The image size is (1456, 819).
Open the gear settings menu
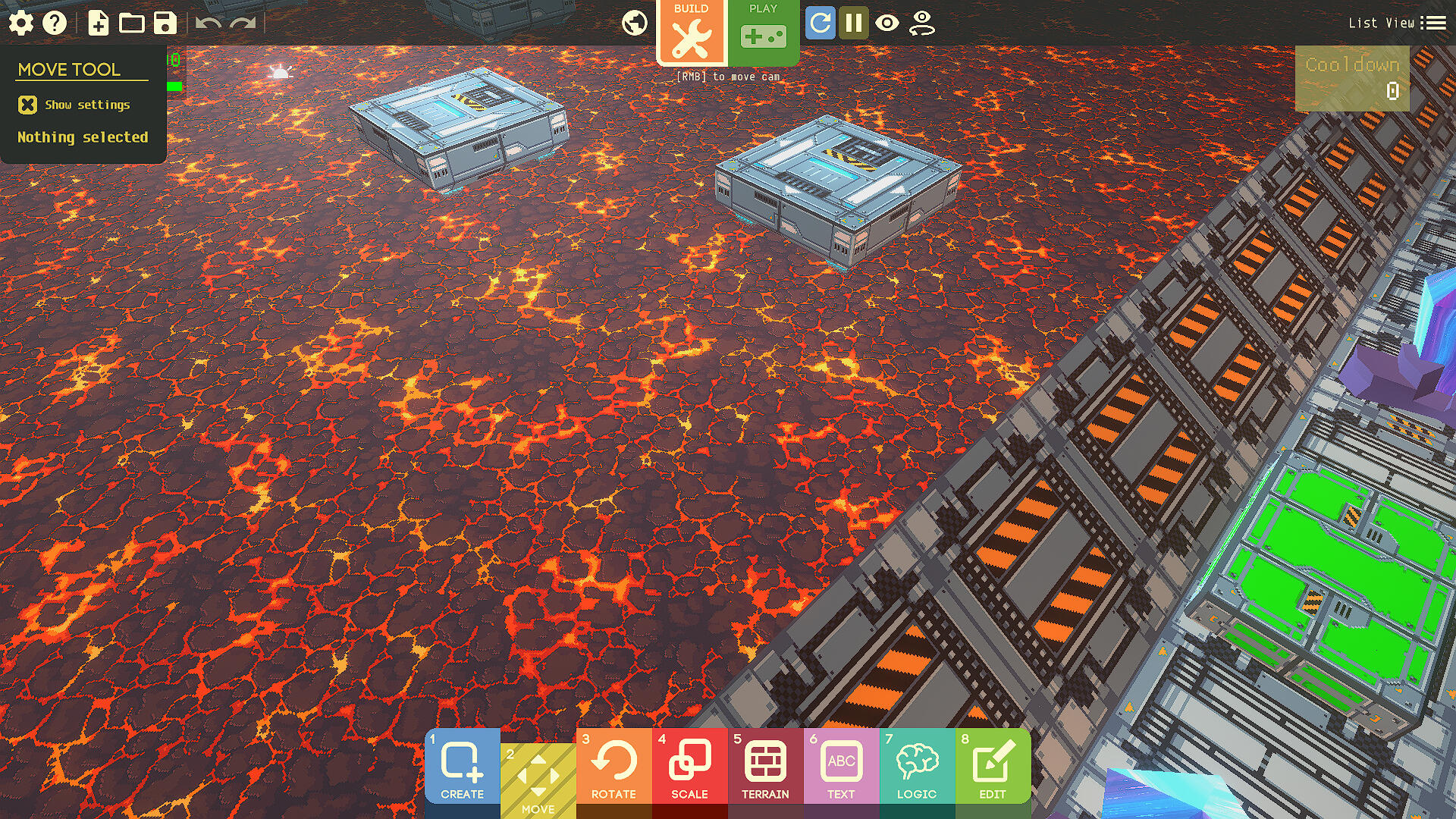pos(21,23)
